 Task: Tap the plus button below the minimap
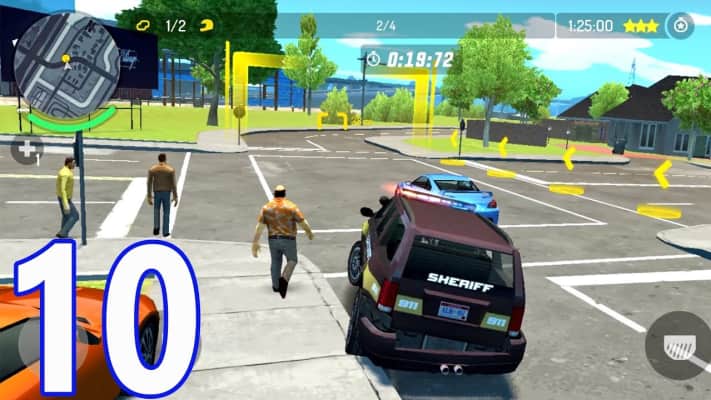pyautogui.click(x=25, y=151)
